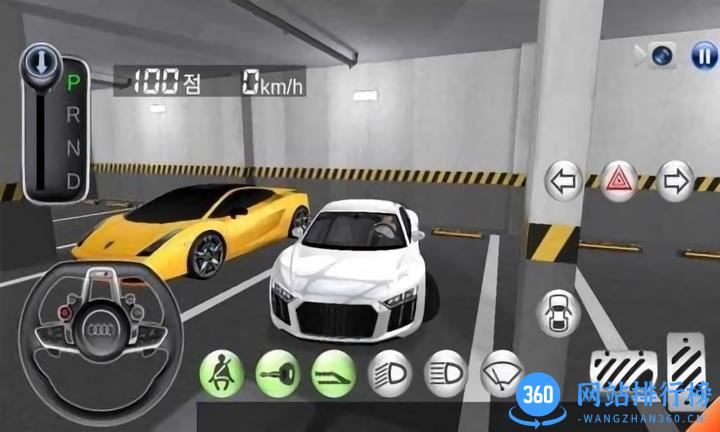Switch on the high beam headlights
This screenshot has width=720, height=432.
tap(445, 373)
